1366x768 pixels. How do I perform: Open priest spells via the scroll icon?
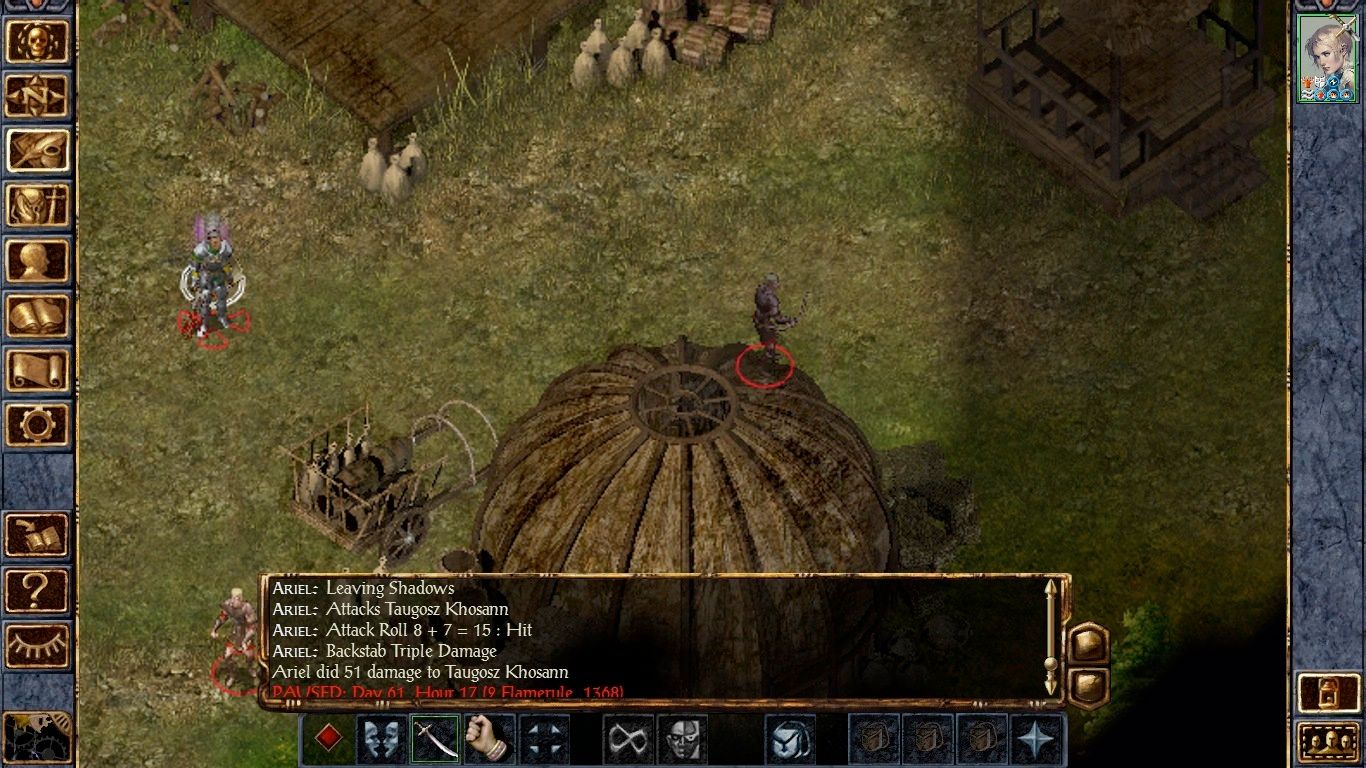[38, 372]
